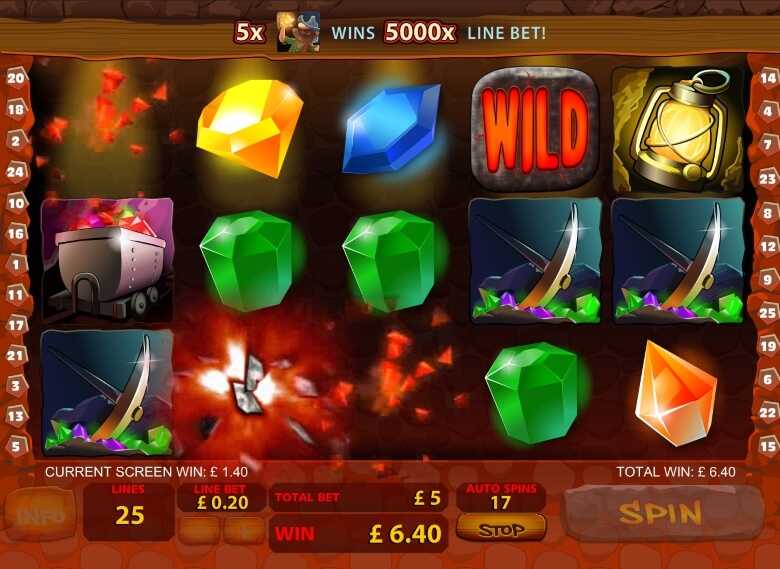Image resolution: width=780 pixels, height=569 pixels.
Task: Stop the auto spins
Action: pyautogui.click(x=501, y=528)
